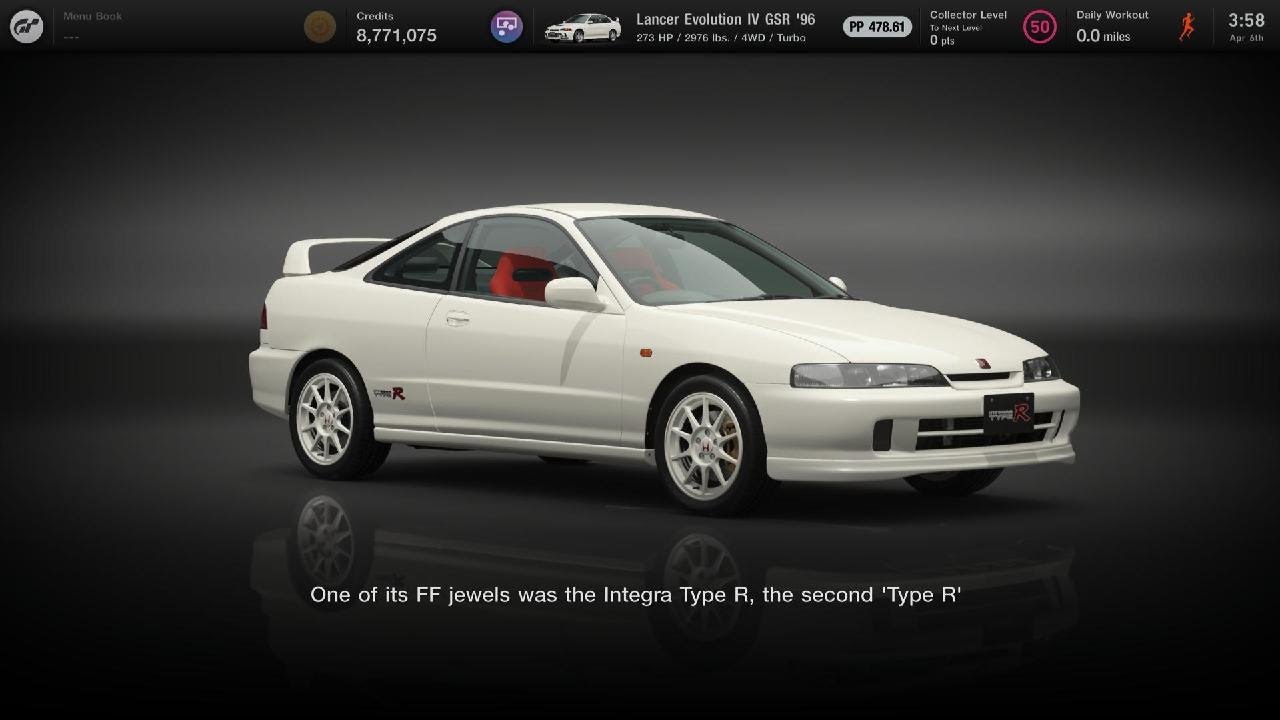The image size is (1280, 720).
Task: Select the gold Credits coin icon
Action: point(320,27)
